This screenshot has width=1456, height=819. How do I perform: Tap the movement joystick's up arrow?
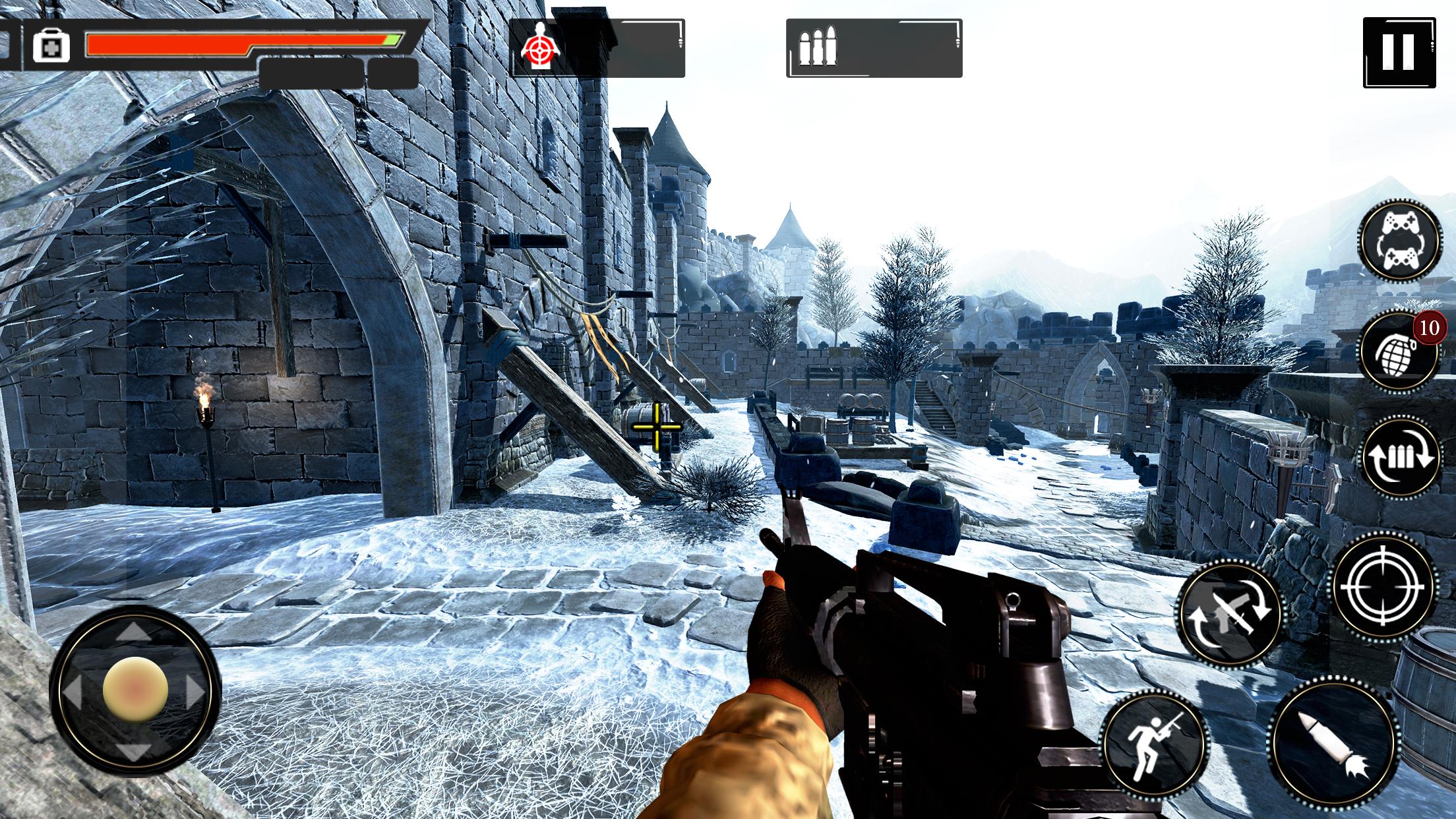pos(135,631)
